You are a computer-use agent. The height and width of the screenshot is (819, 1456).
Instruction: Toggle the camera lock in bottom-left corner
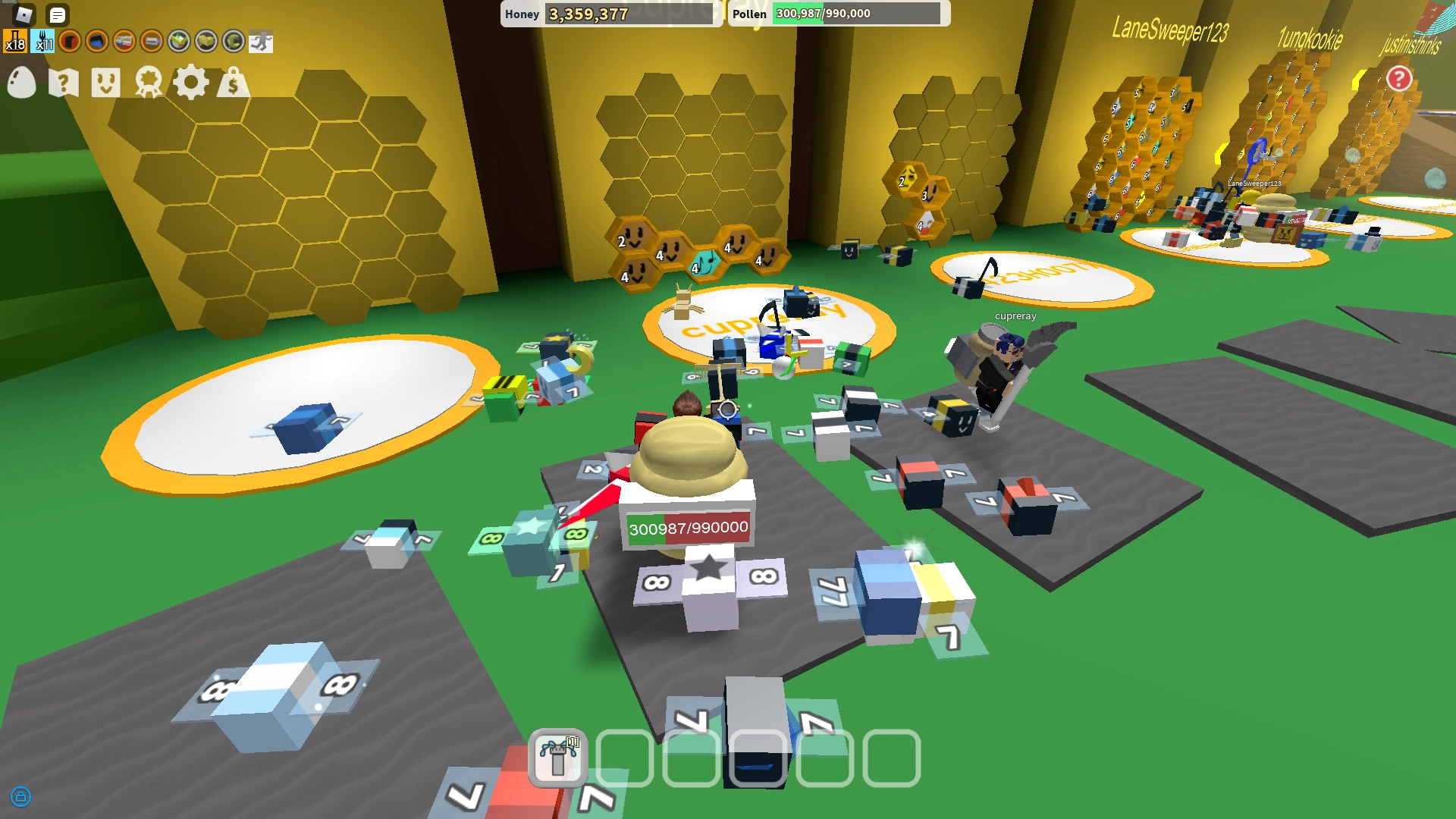pyautogui.click(x=20, y=798)
